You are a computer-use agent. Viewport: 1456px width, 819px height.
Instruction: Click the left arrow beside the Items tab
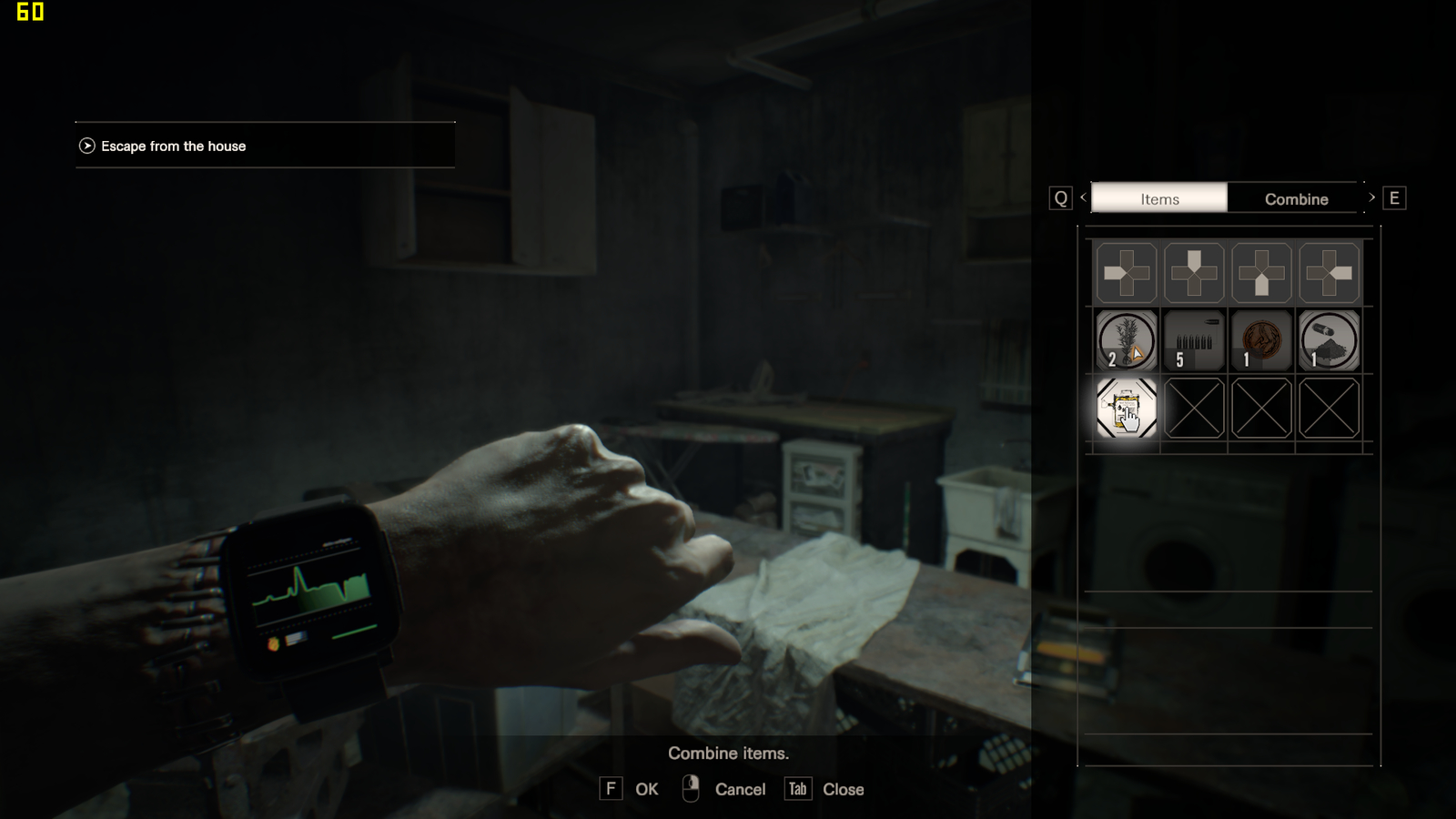(x=1083, y=197)
